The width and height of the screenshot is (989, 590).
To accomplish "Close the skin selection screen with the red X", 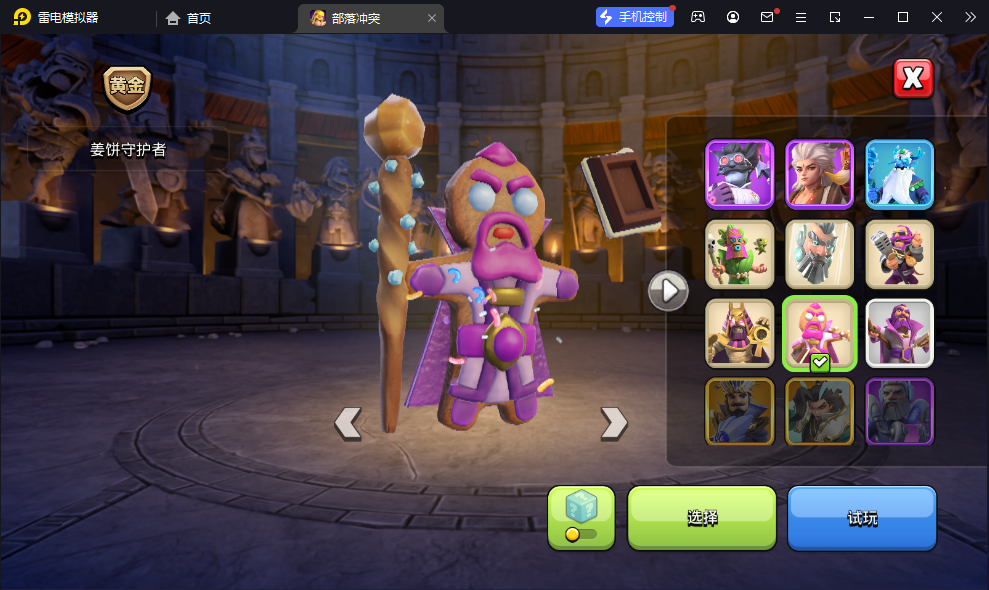I will (x=912, y=79).
